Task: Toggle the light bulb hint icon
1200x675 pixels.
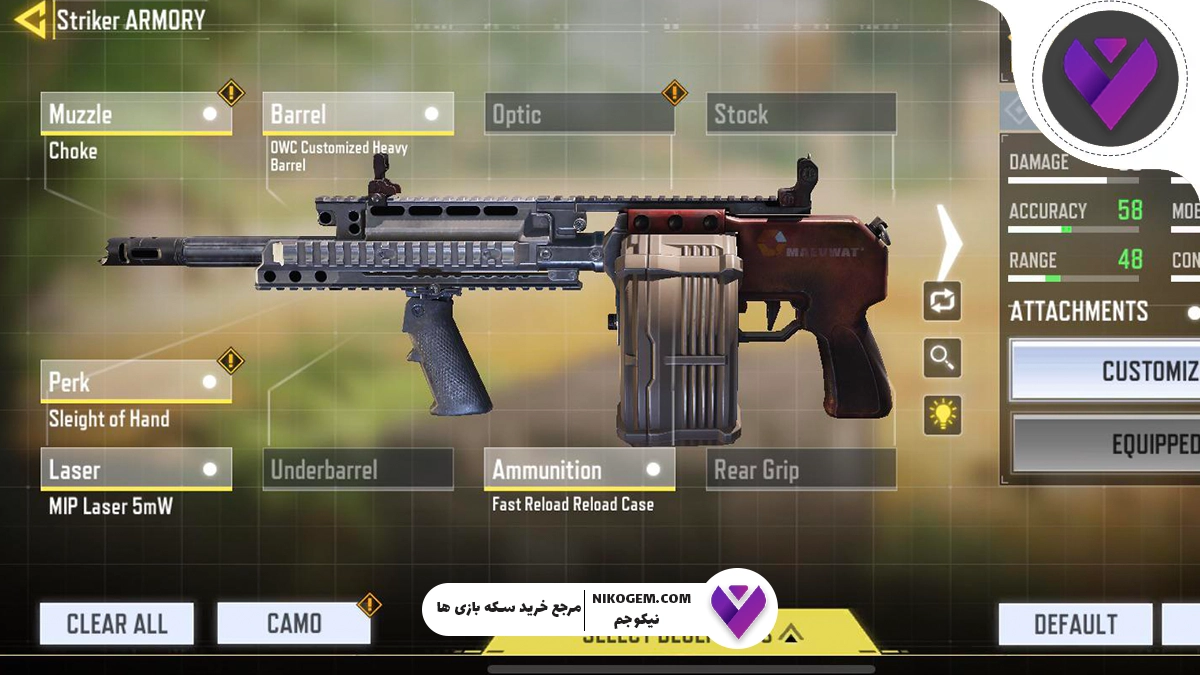Action: pos(942,414)
